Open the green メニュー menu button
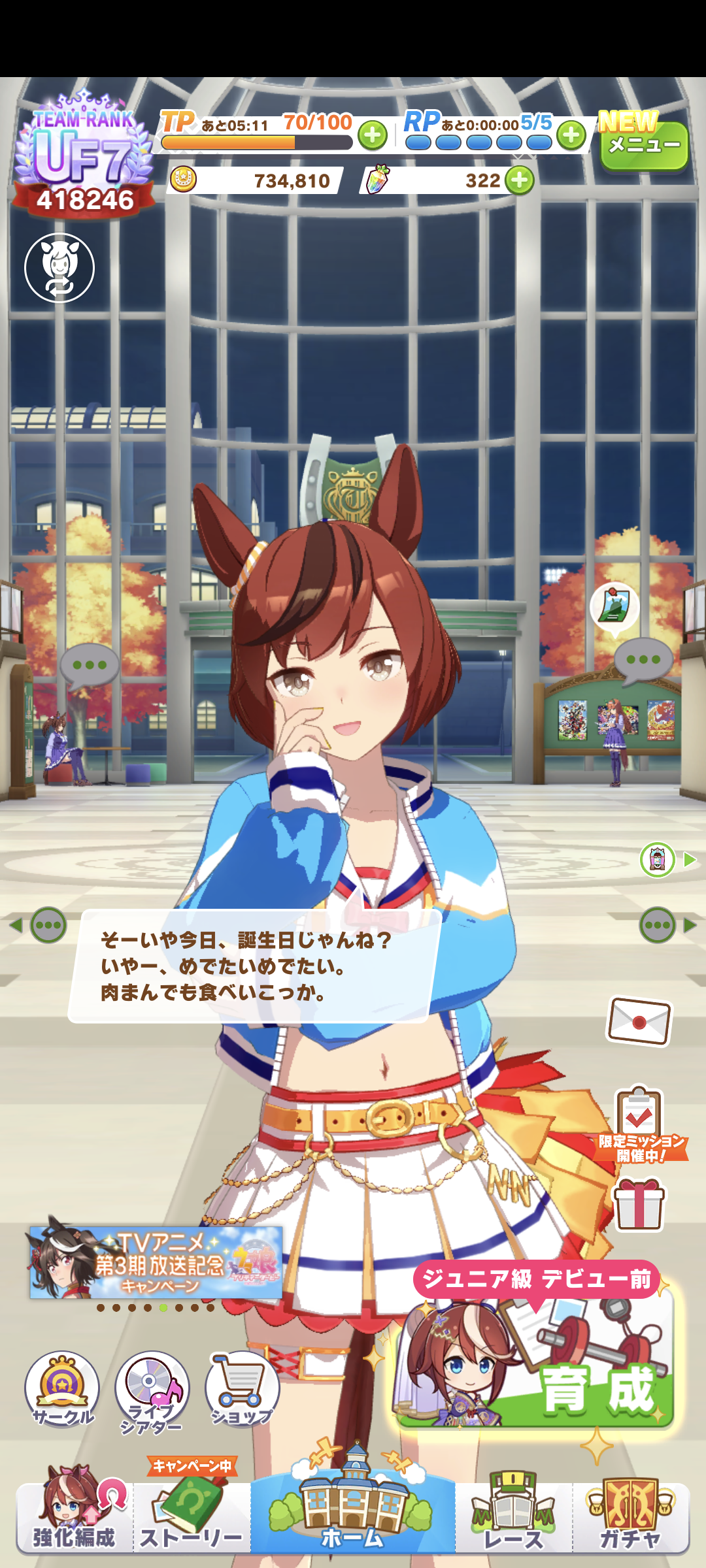The width and height of the screenshot is (706, 1568). point(644,146)
